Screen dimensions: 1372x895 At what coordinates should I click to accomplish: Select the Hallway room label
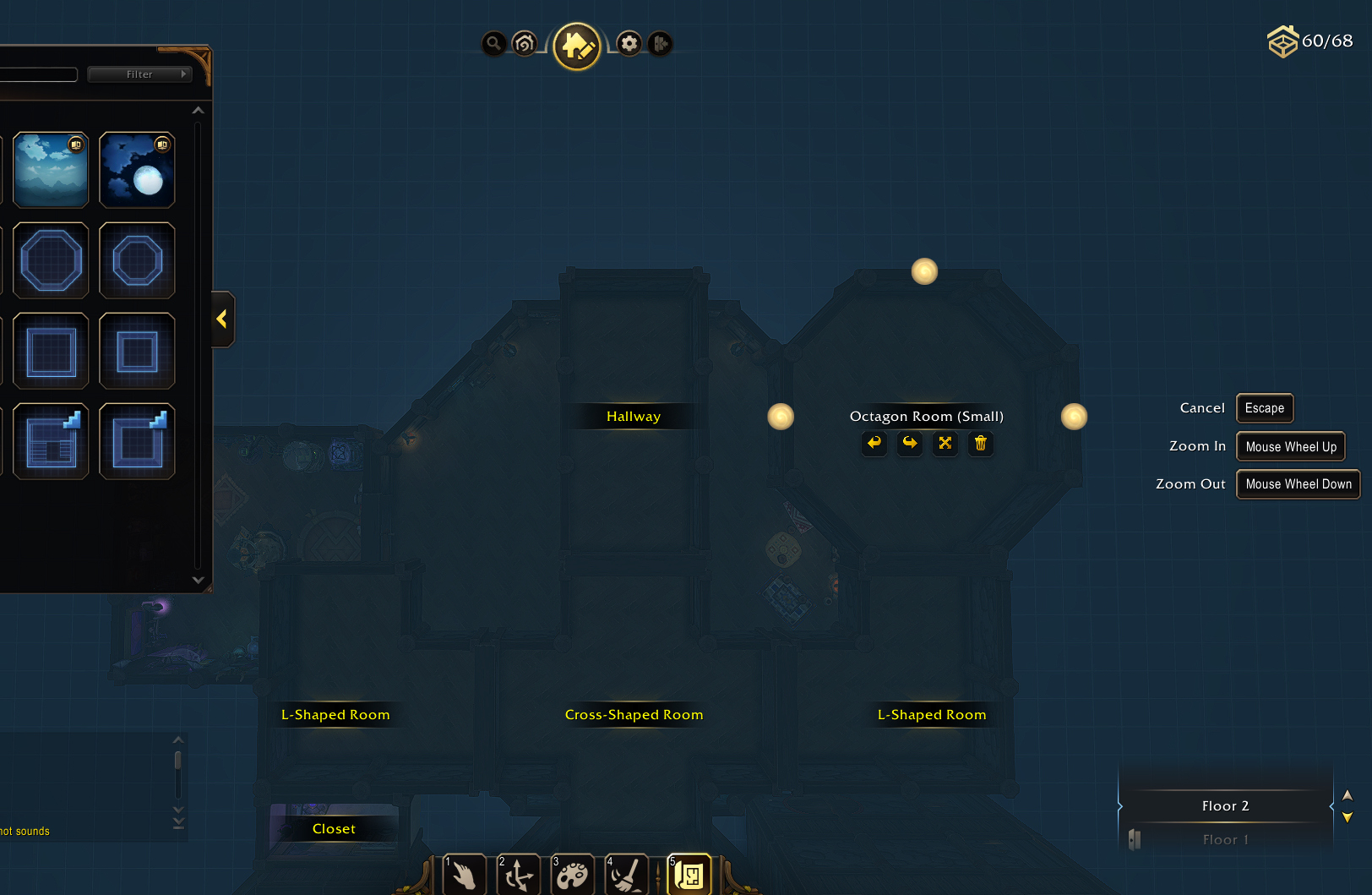pos(634,417)
